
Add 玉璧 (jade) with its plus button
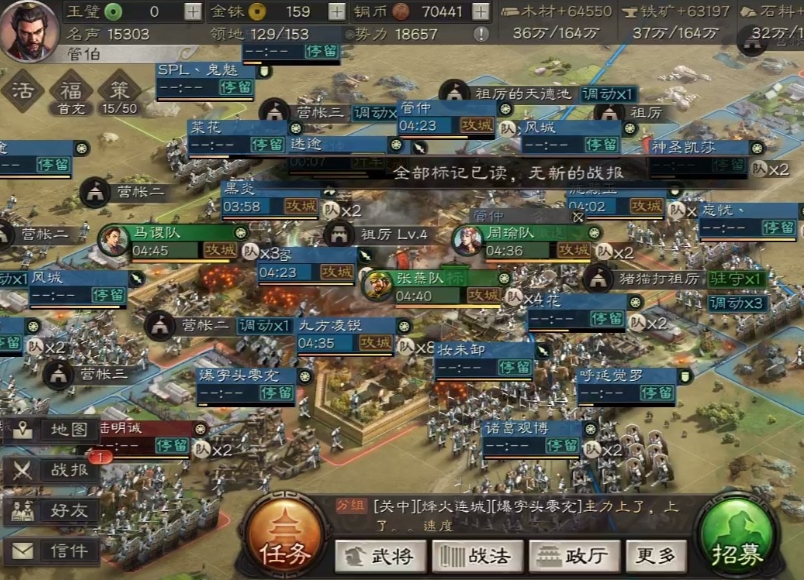pos(193,12)
